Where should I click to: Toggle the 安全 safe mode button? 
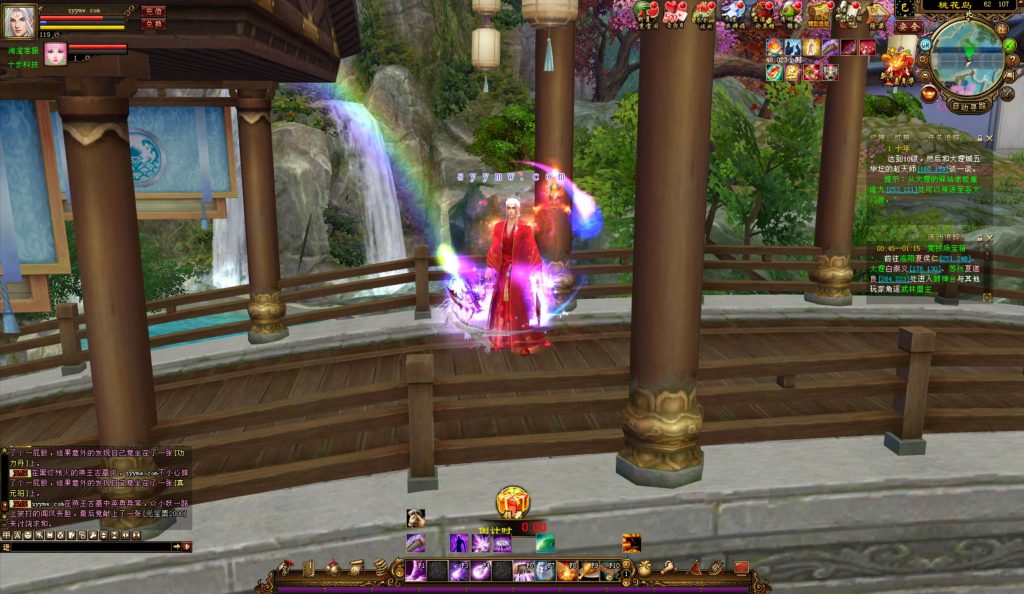[909, 26]
